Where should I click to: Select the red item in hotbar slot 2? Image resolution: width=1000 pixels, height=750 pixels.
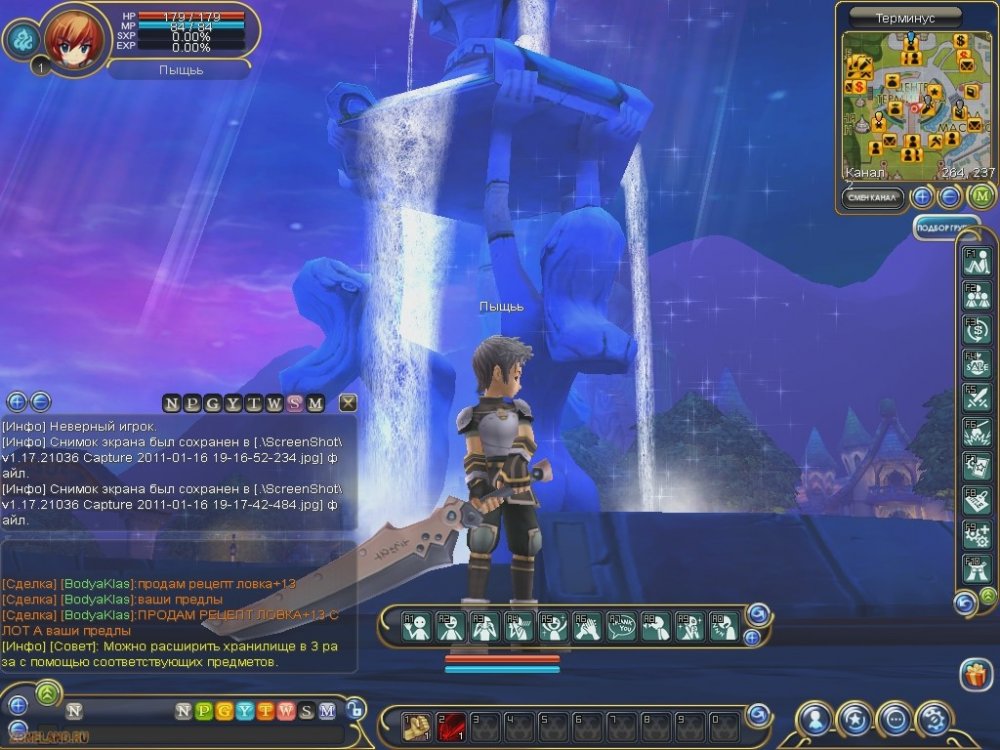450,727
